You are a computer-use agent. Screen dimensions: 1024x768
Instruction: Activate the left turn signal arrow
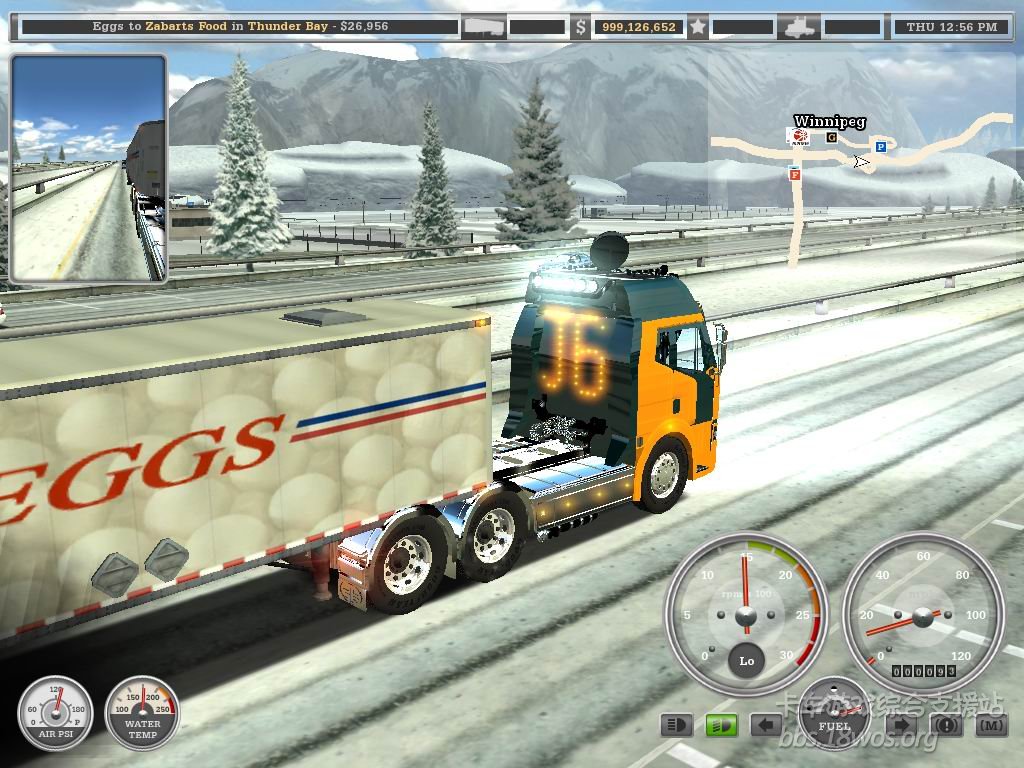(767, 724)
